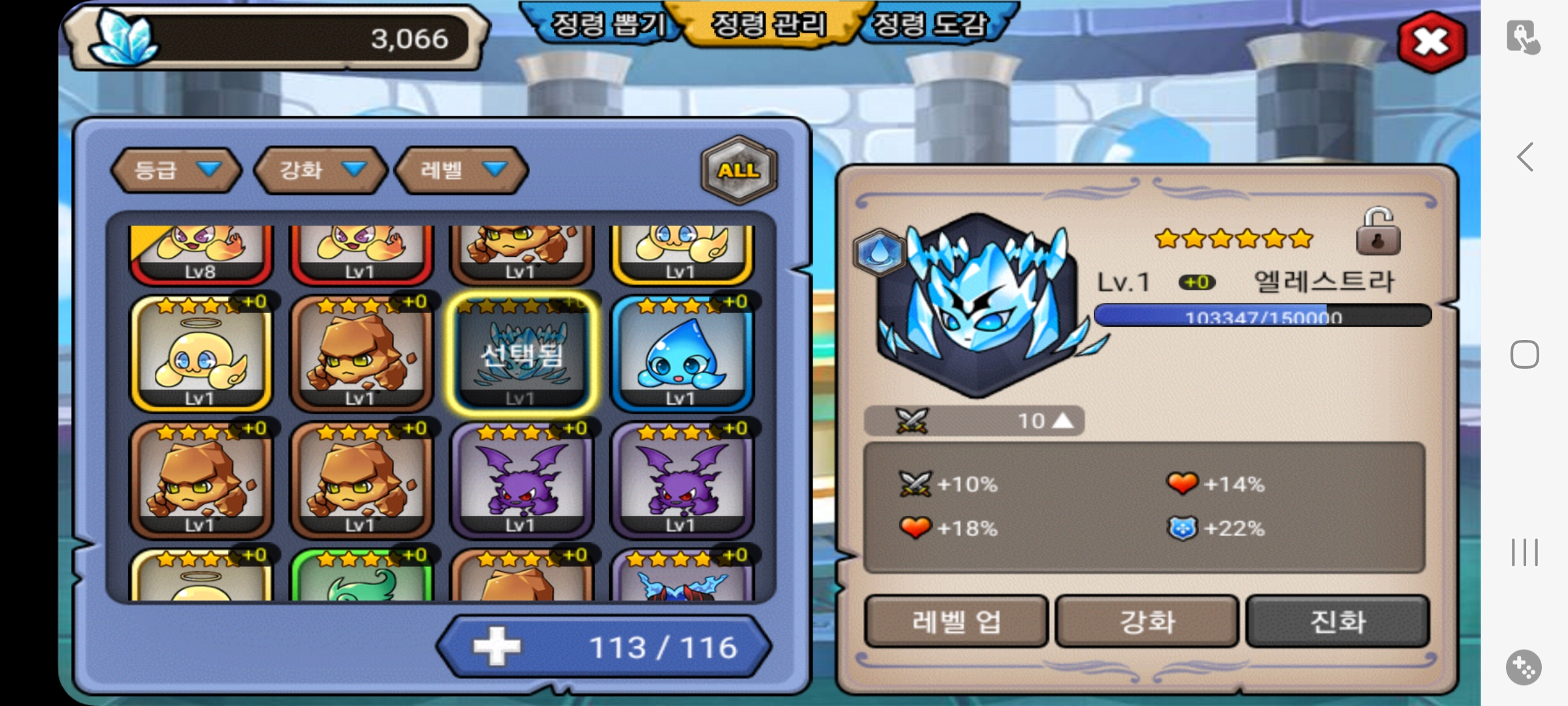This screenshot has height=706, width=1568.
Task: Open the gamepad overlay icon
Action: pos(1524,668)
